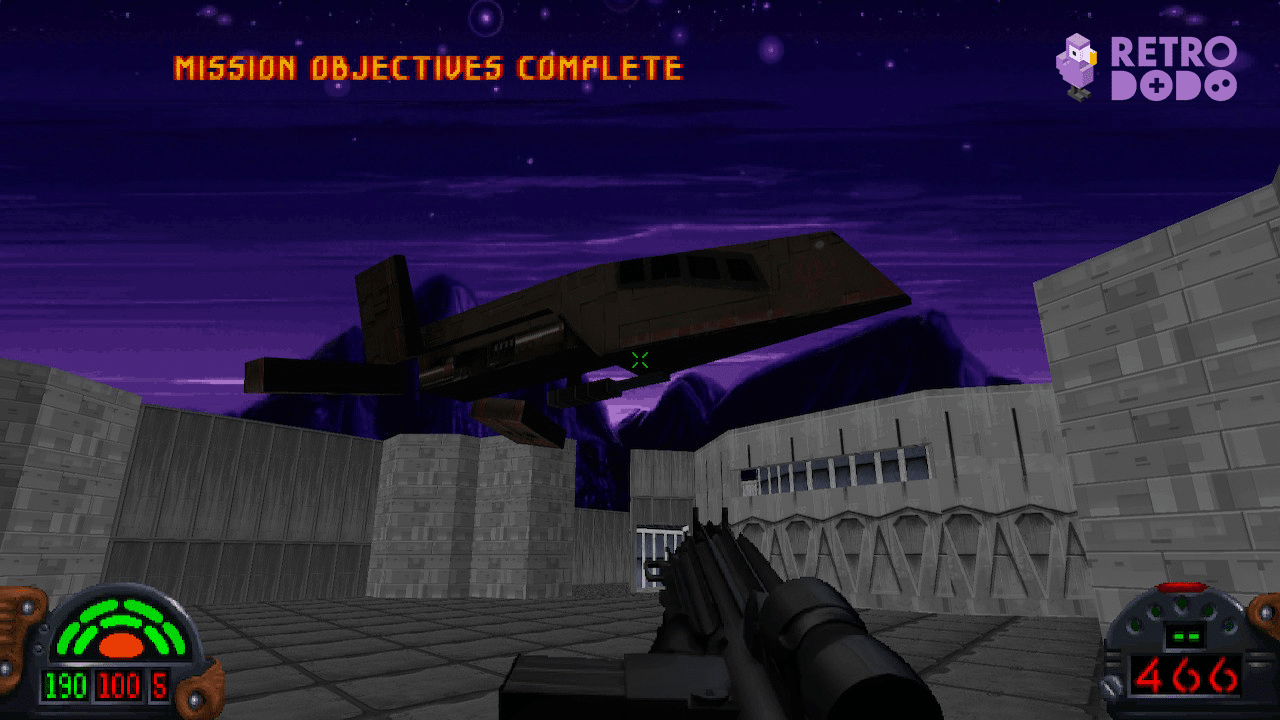Click the Retro Dodo bird logo
The width and height of the screenshot is (1280, 720).
pos(1077,66)
